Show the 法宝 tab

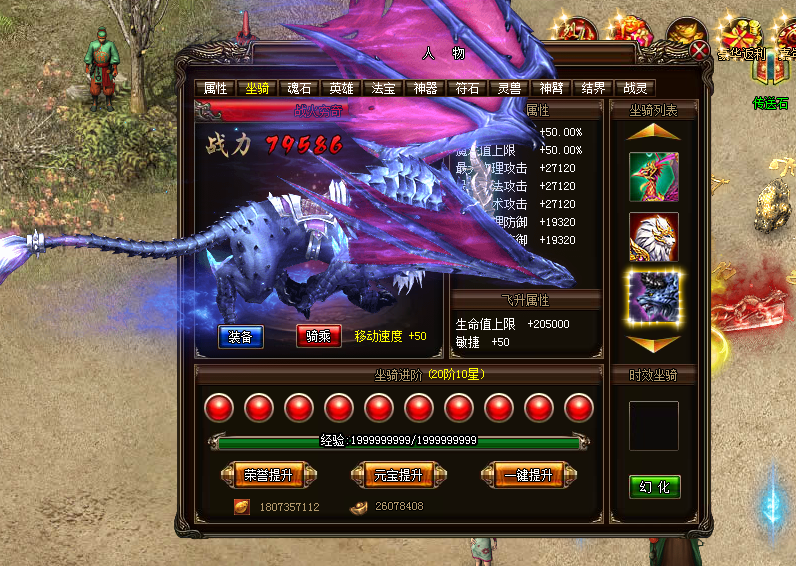[383, 88]
